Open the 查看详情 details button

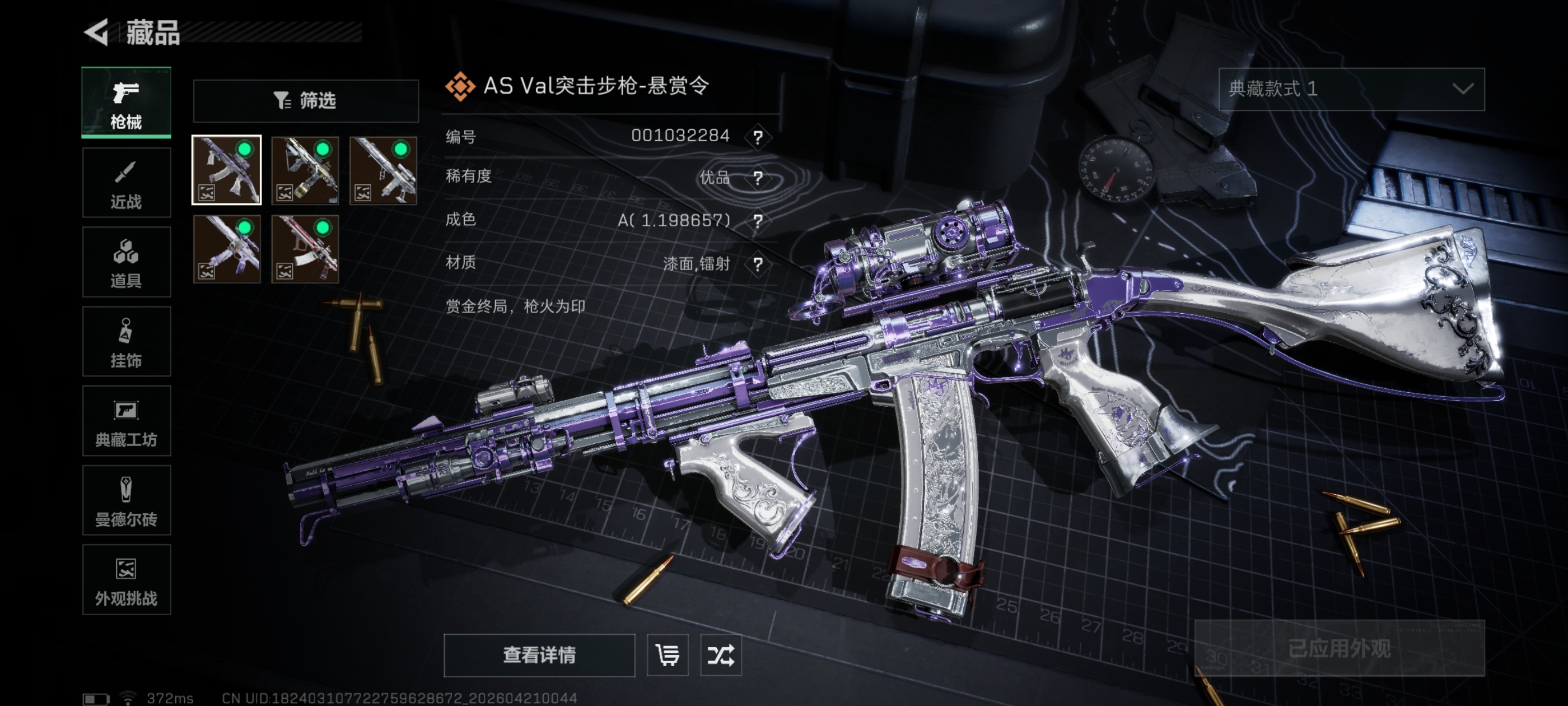(x=539, y=655)
